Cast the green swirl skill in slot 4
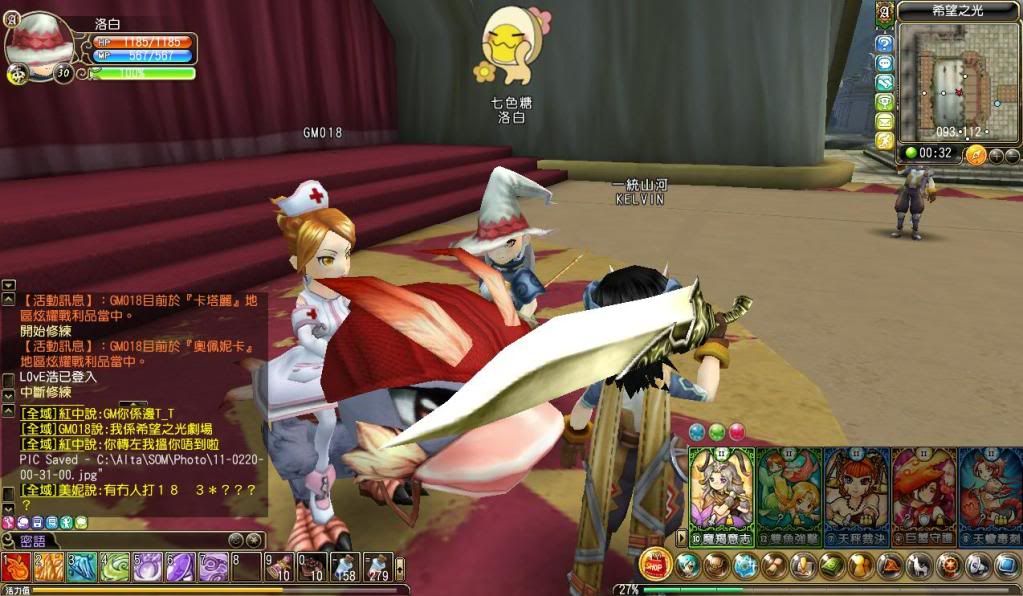 (115, 567)
